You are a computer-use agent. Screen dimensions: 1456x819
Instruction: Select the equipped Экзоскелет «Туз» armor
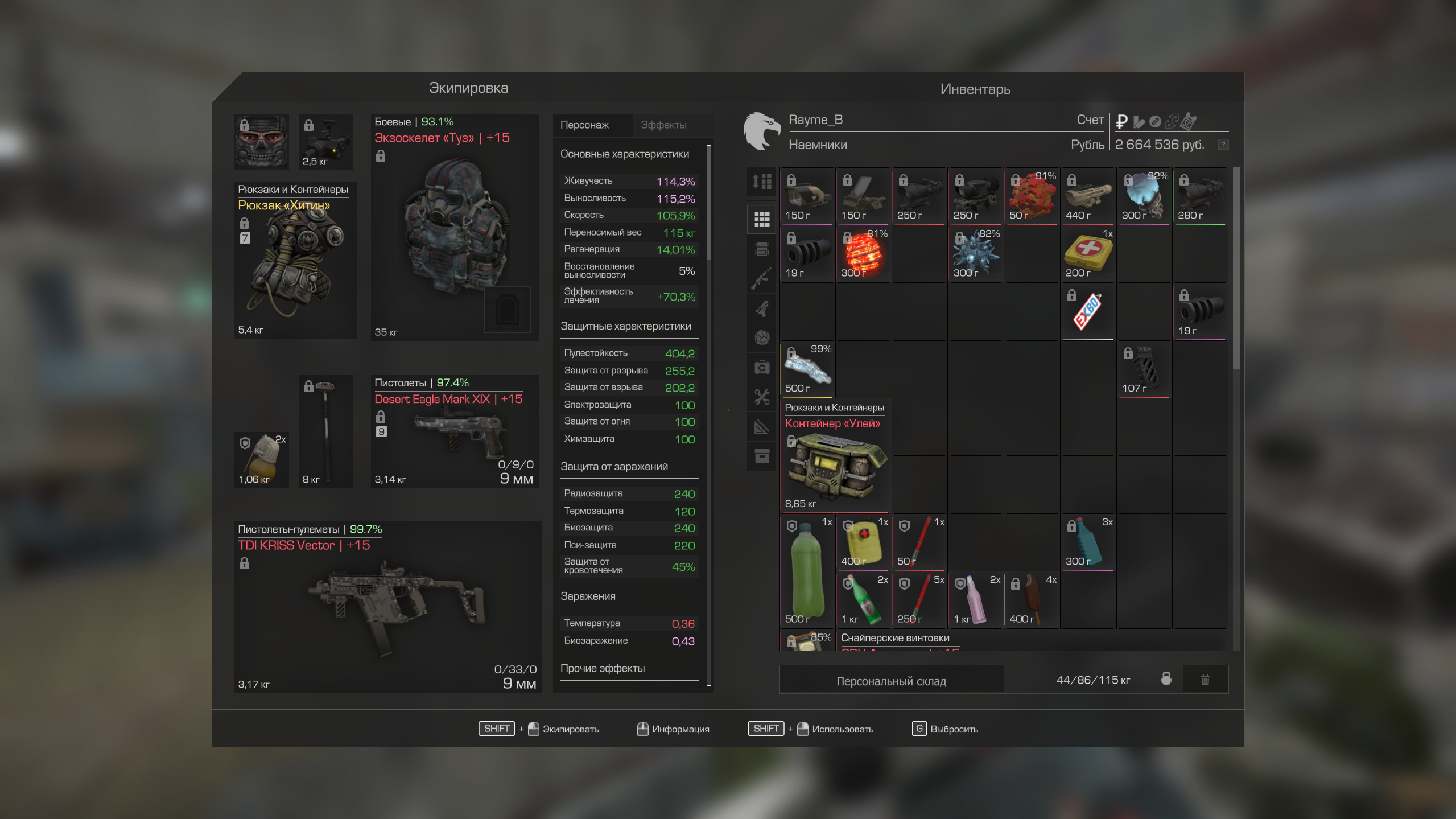(x=454, y=228)
